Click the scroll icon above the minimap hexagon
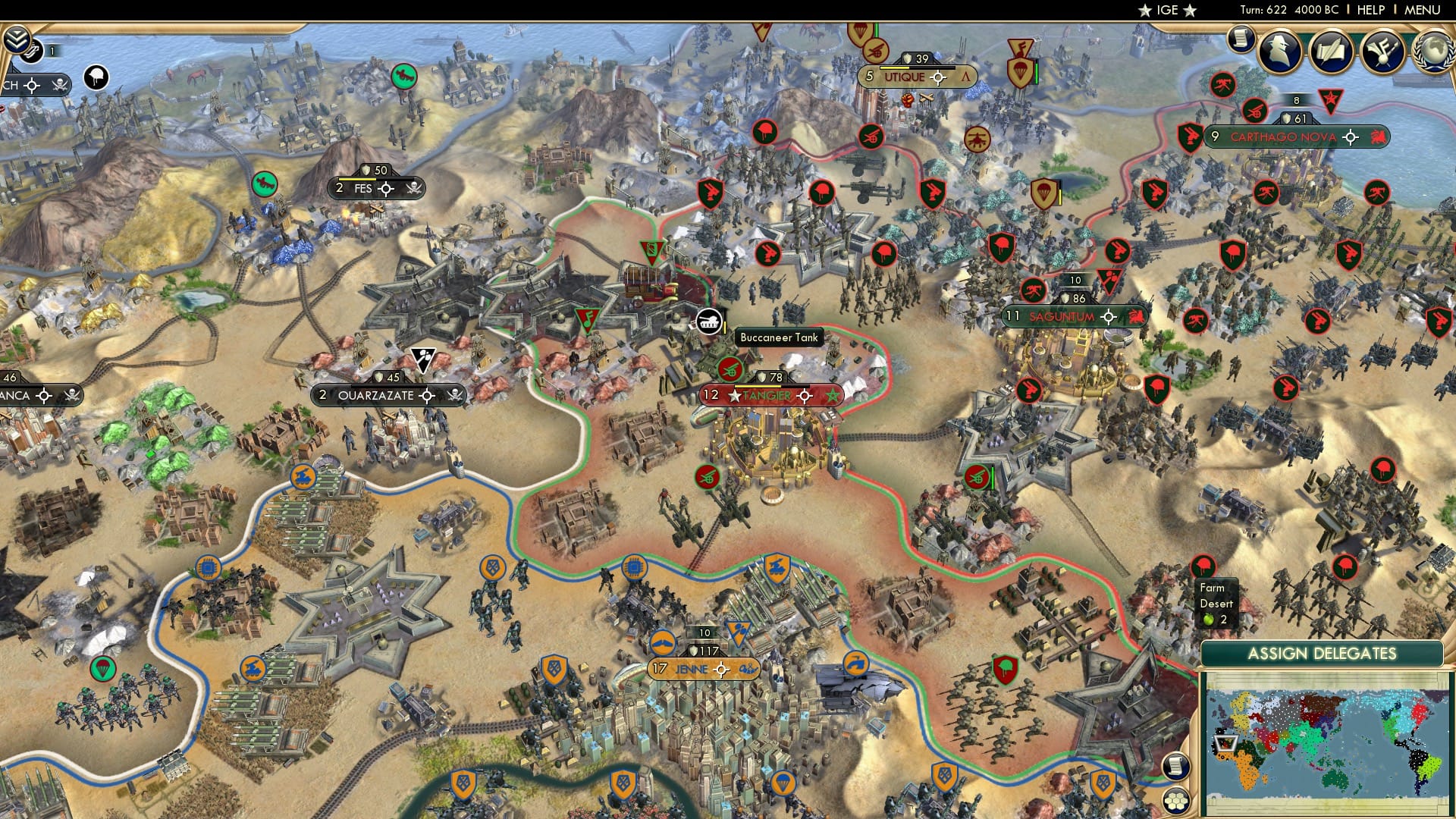This screenshot has width=1456, height=819. coord(1176,765)
